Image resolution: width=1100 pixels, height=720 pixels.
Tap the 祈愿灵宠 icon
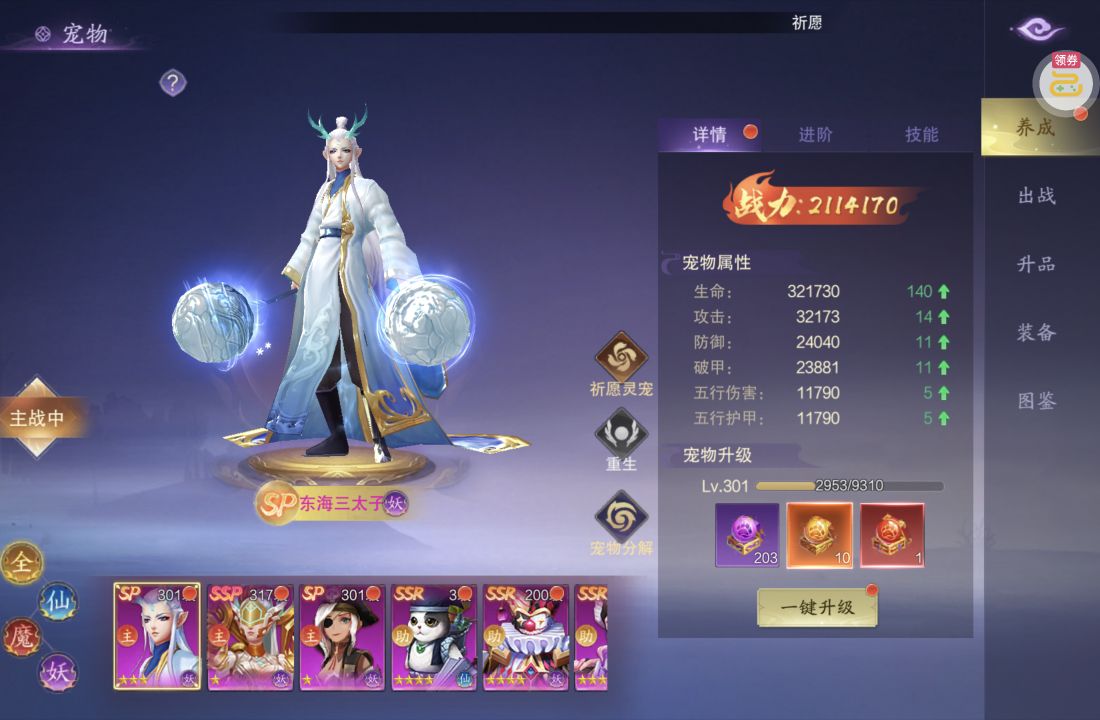(621, 358)
